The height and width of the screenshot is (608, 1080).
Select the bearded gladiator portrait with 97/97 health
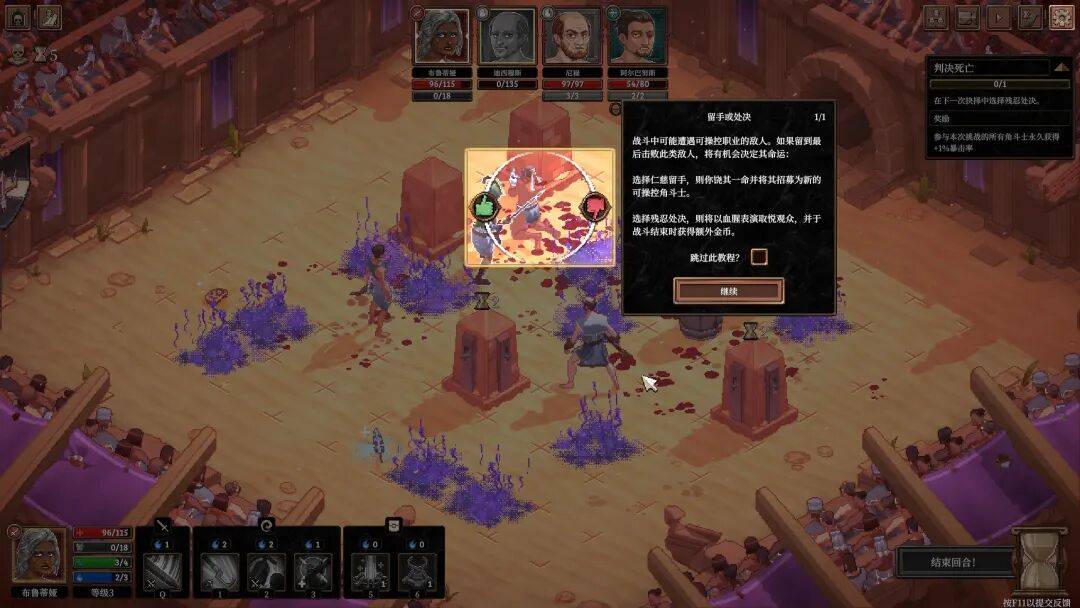(x=571, y=37)
